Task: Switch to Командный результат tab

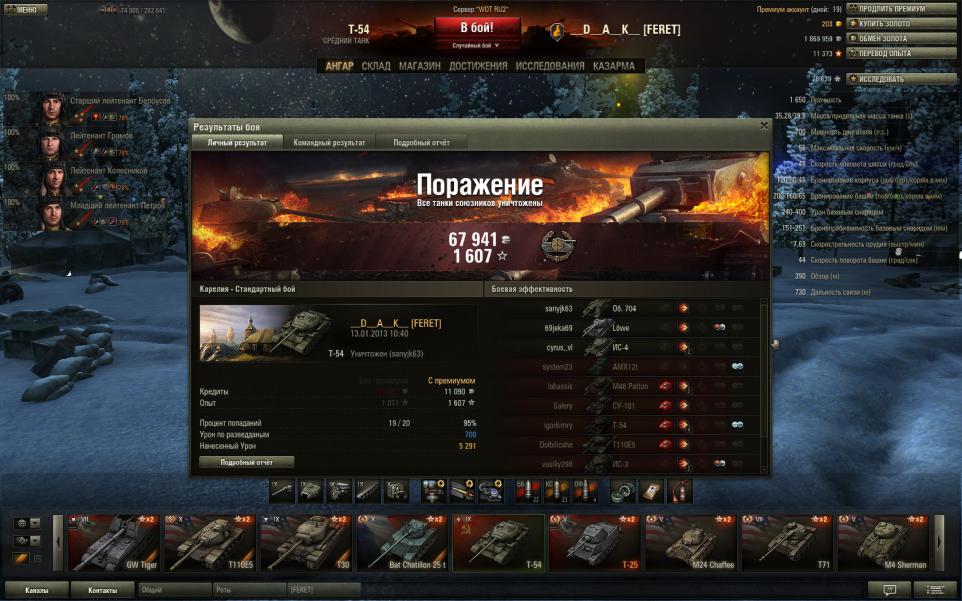Action: pyautogui.click(x=329, y=143)
